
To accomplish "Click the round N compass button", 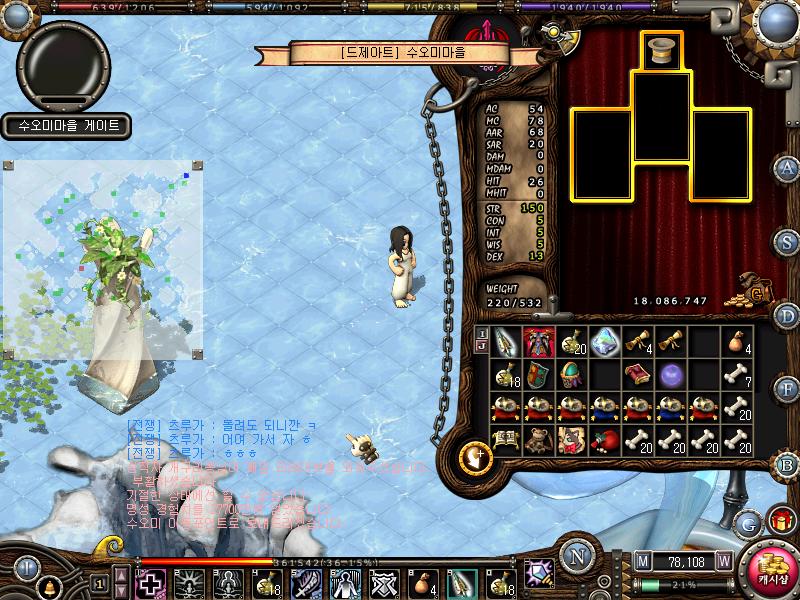I will point(576,556).
